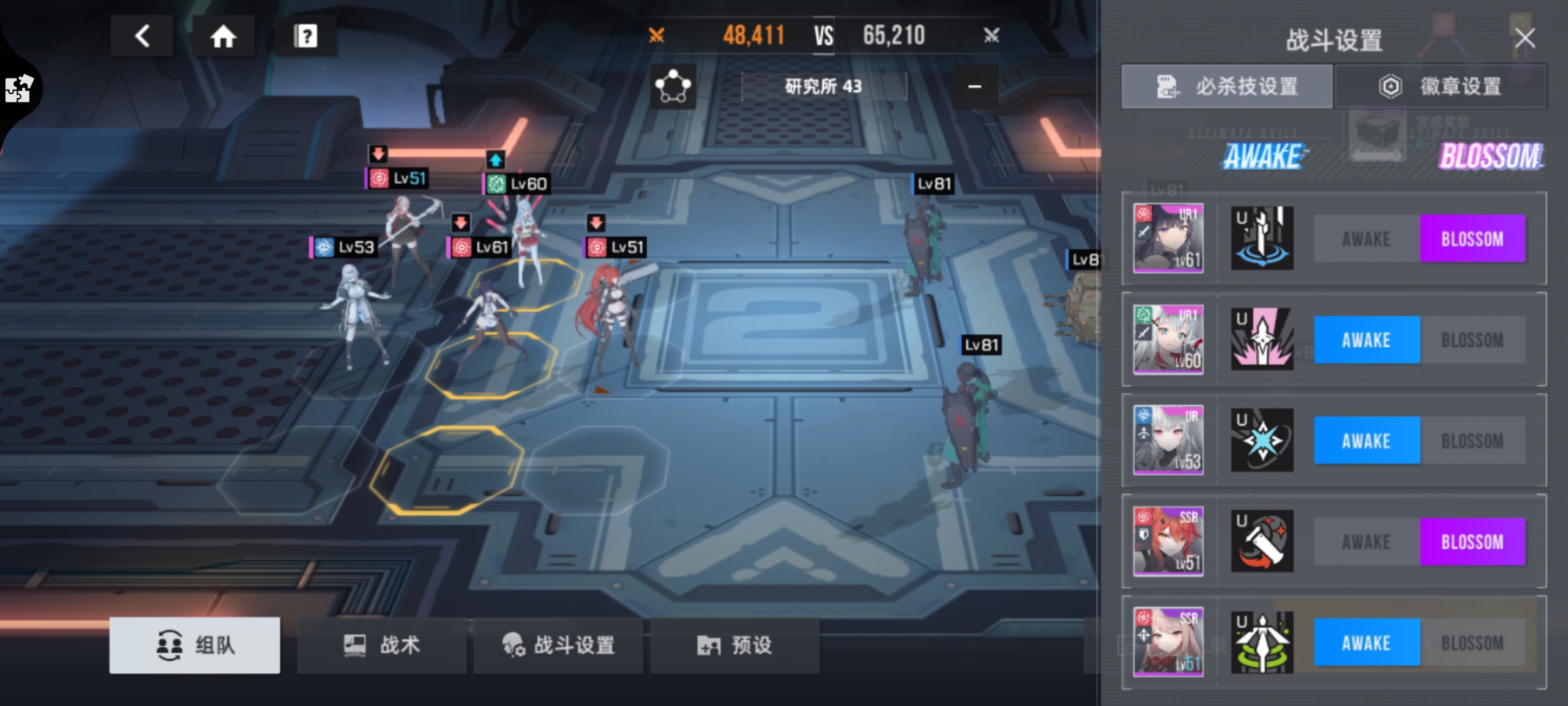Open the 预设 presets tab
Viewport: 1568px width, 706px height.
point(734,645)
